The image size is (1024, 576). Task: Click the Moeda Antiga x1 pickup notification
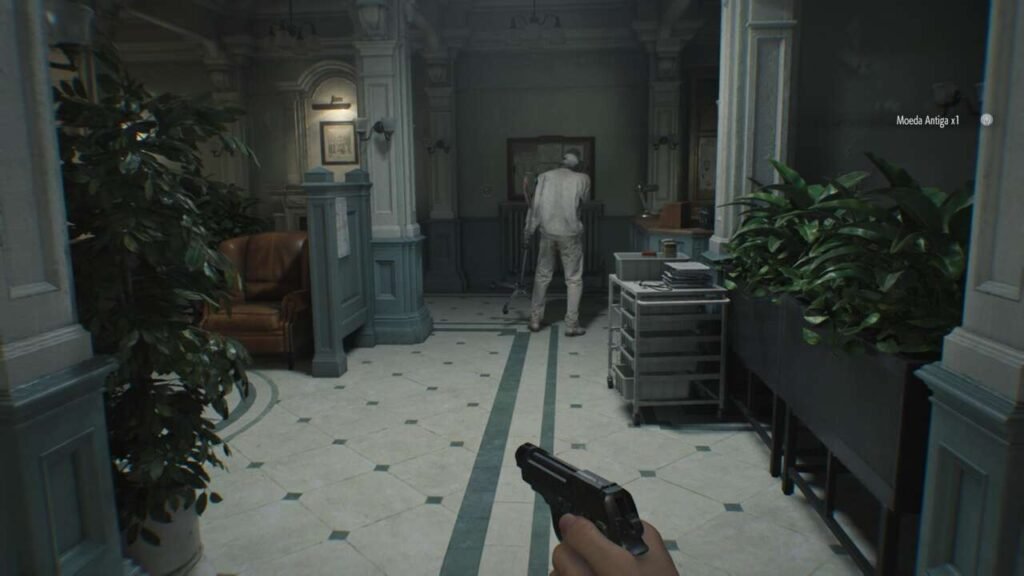click(x=927, y=120)
